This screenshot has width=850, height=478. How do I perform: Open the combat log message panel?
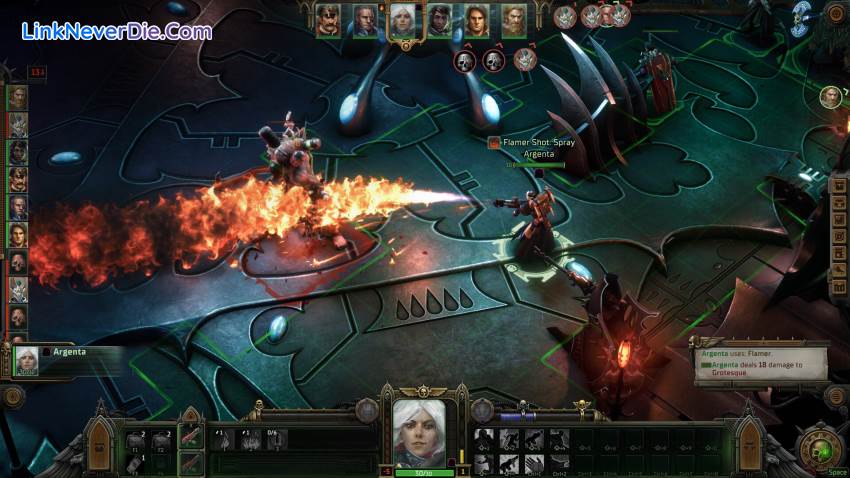[x=762, y=364]
